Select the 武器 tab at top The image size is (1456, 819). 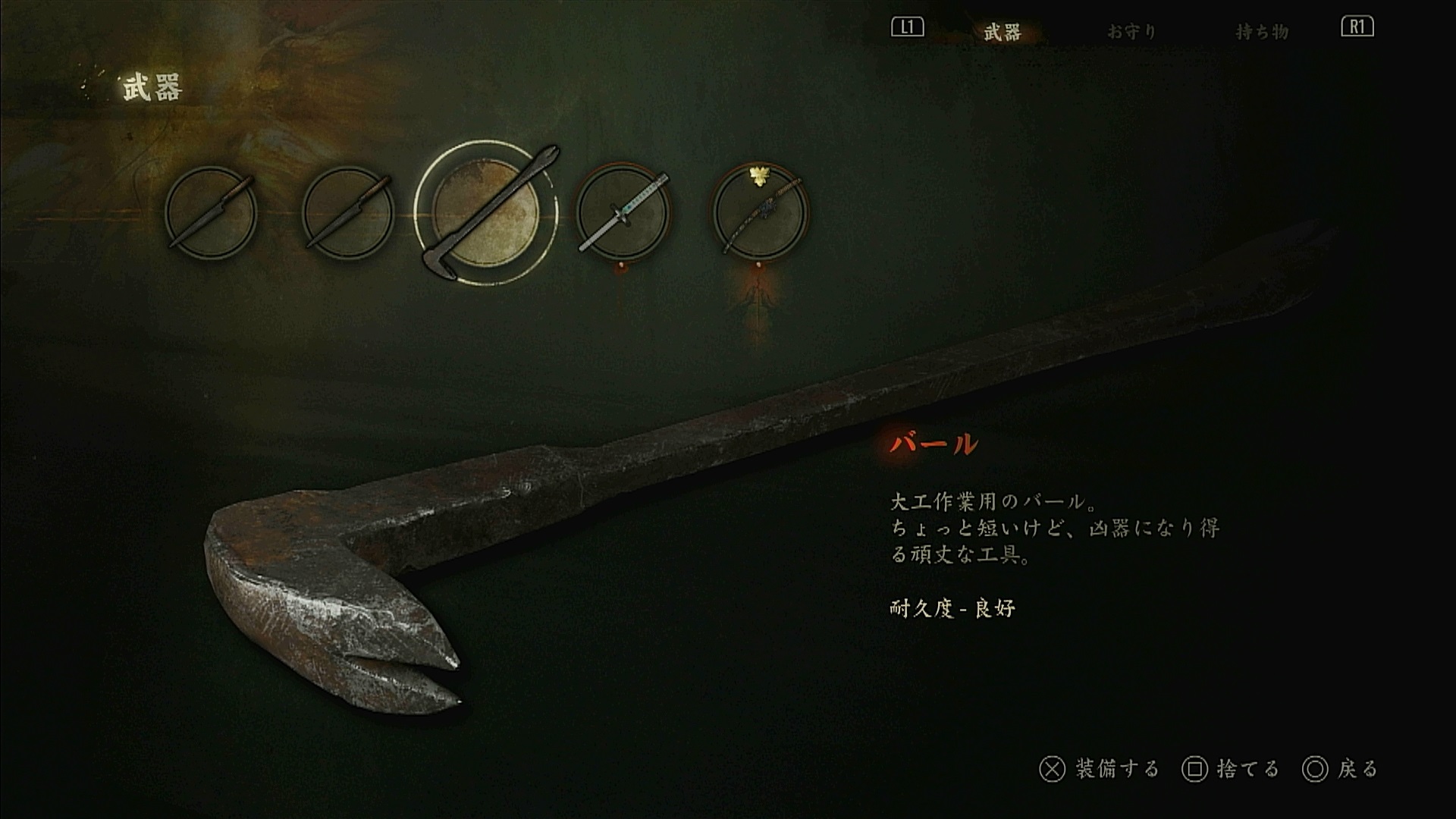pos(1003,32)
